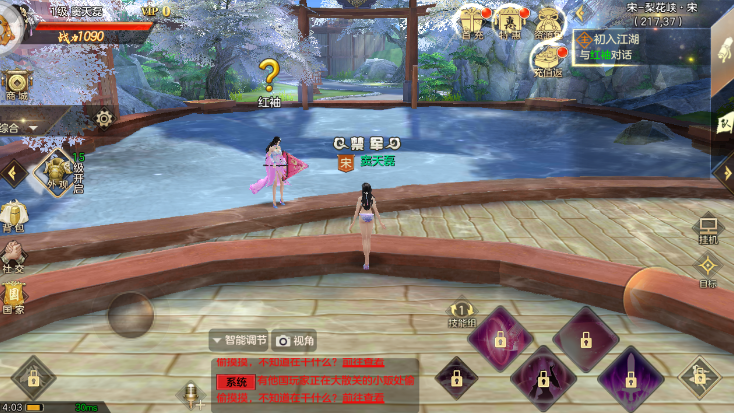This screenshot has height=413, width=734.
Task: Open the 充值返 recharge rebate icon
Action: click(547, 62)
